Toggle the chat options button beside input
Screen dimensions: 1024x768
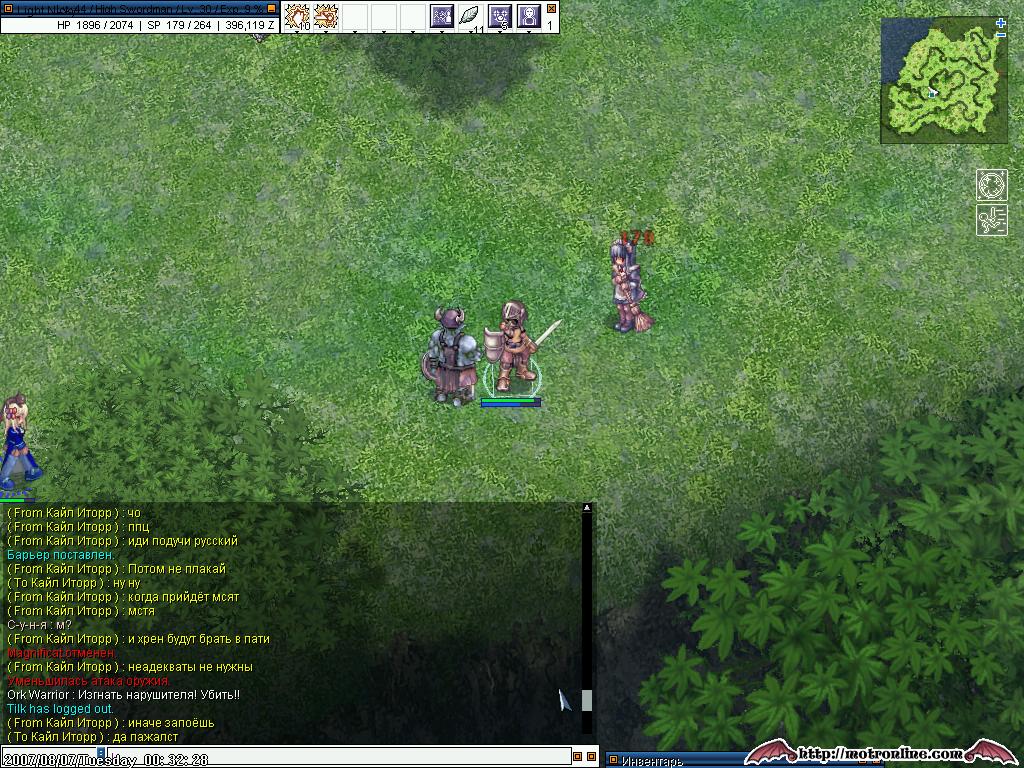[x=577, y=757]
